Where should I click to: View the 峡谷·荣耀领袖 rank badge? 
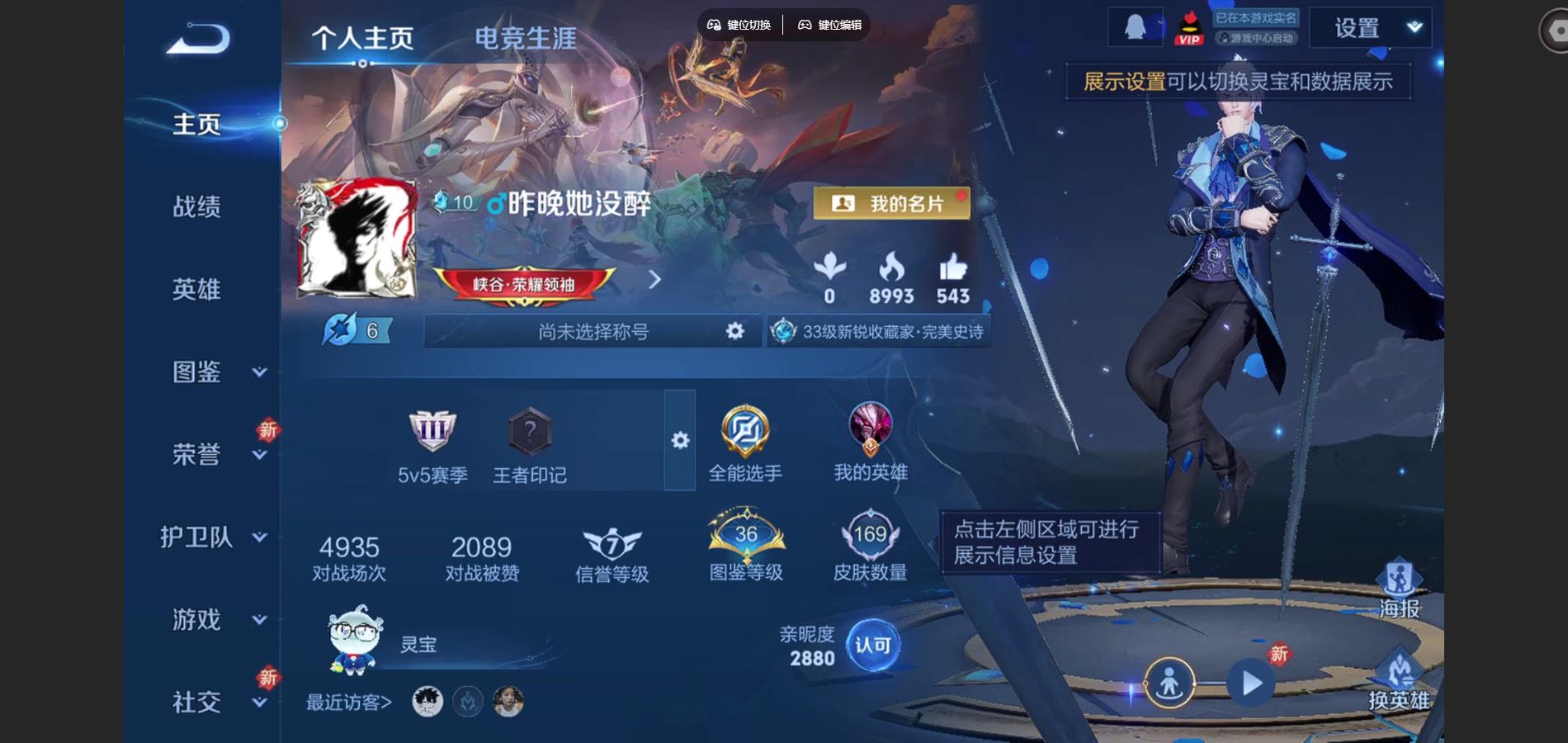(x=523, y=284)
